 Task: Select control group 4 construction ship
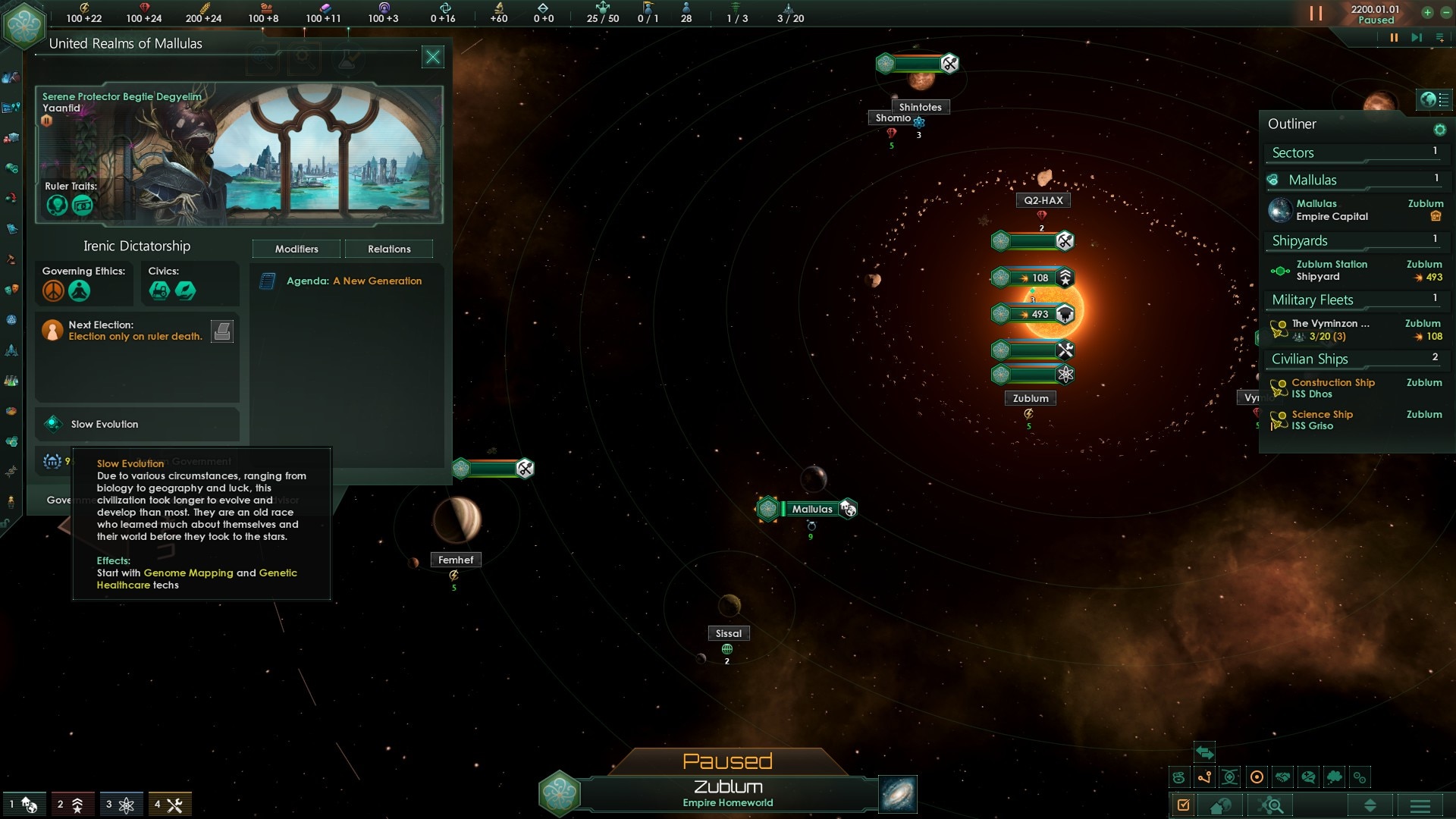point(169,805)
